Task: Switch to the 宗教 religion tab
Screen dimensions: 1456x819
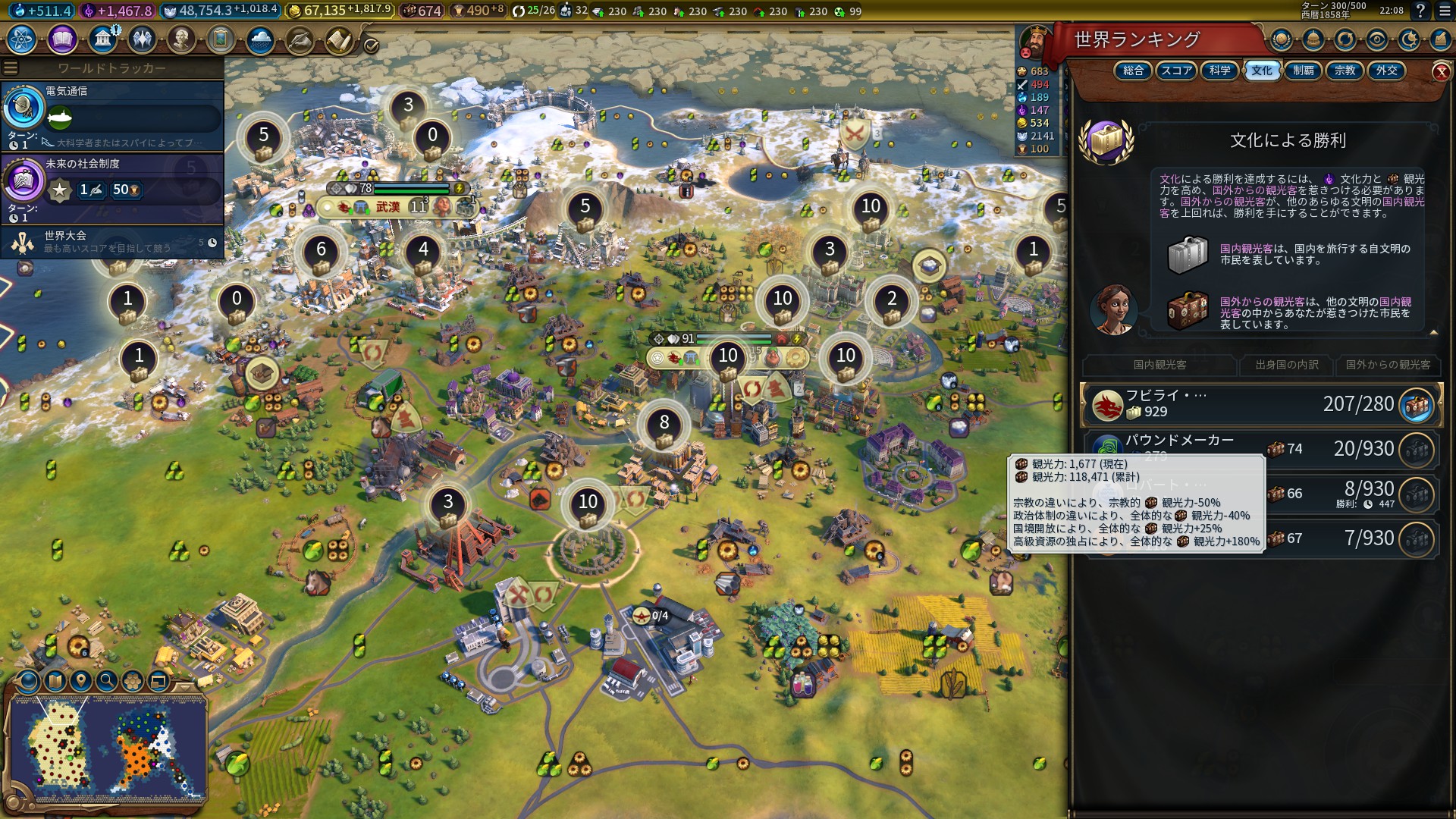Action: (x=1345, y=71)
